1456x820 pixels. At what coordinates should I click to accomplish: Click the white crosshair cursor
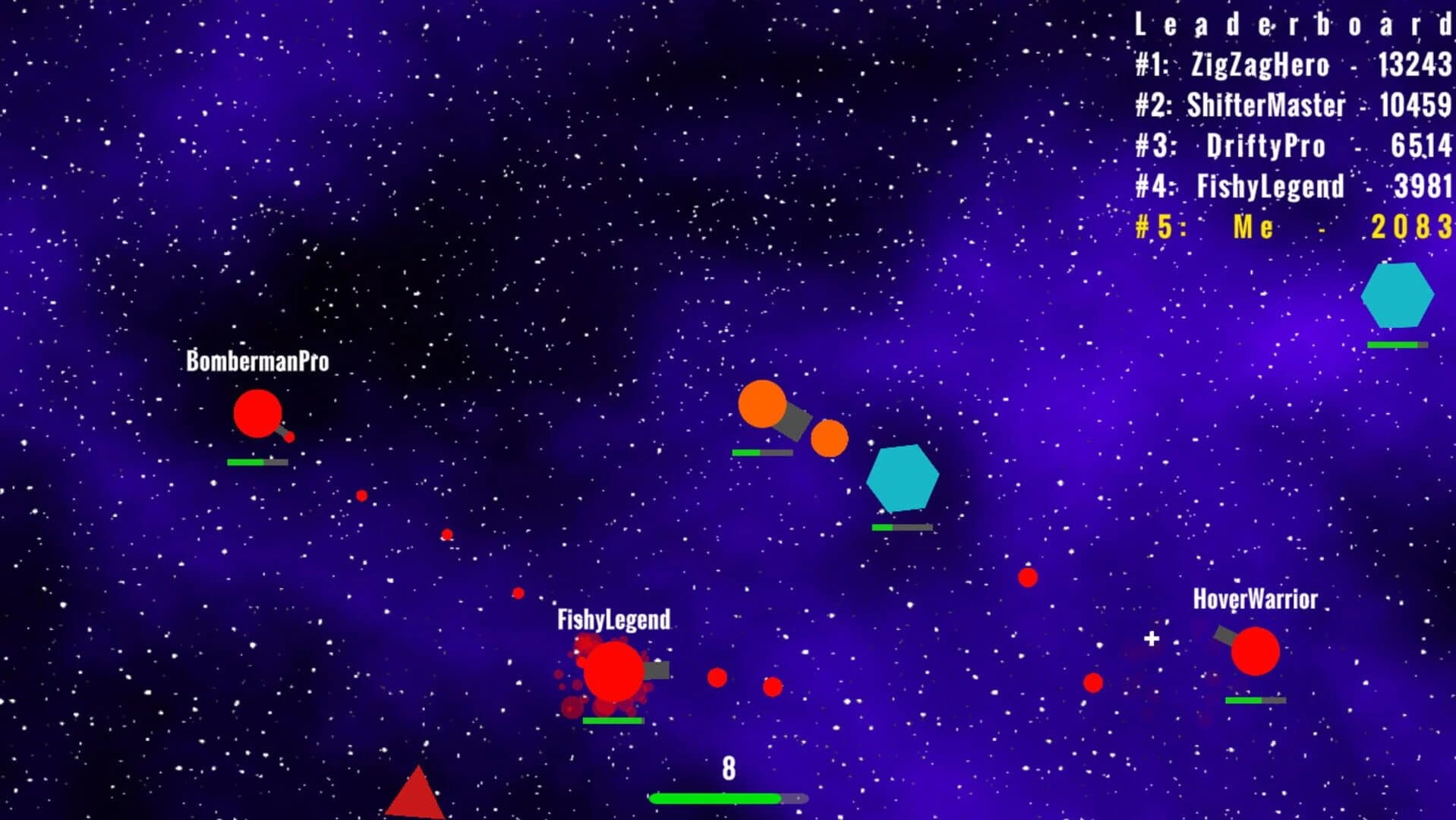point(1151,639)
